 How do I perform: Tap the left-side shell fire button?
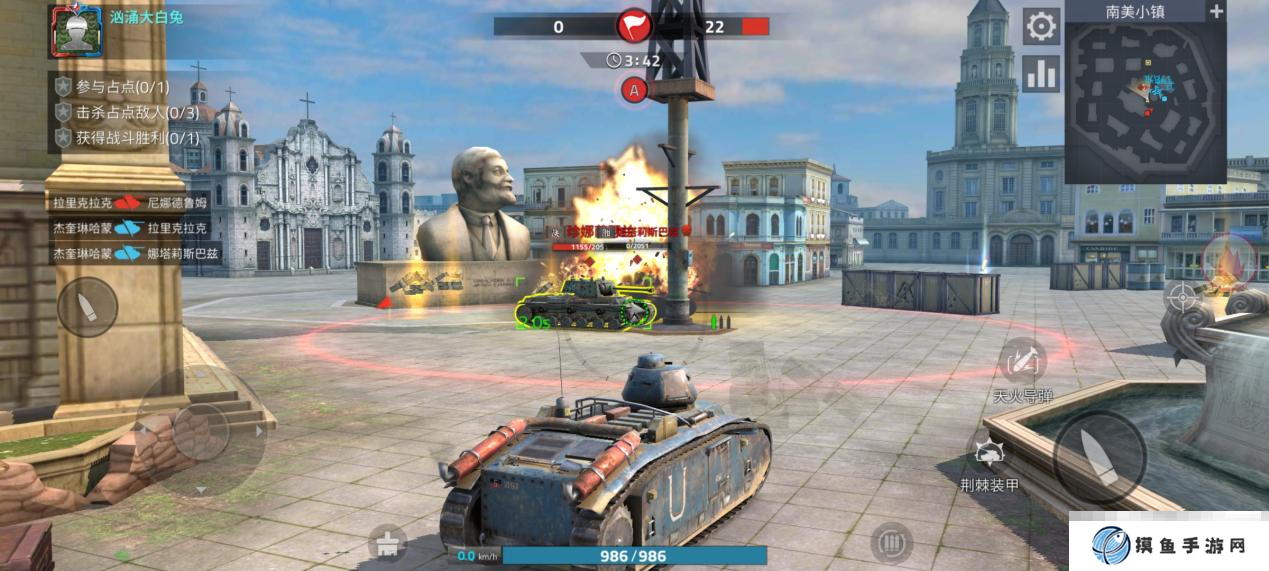pos(87,306)
